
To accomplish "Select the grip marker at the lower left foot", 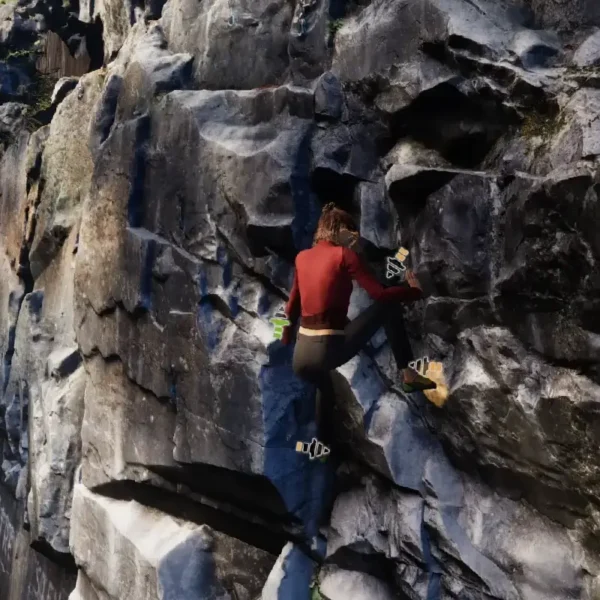I will [x=313, y=449].
